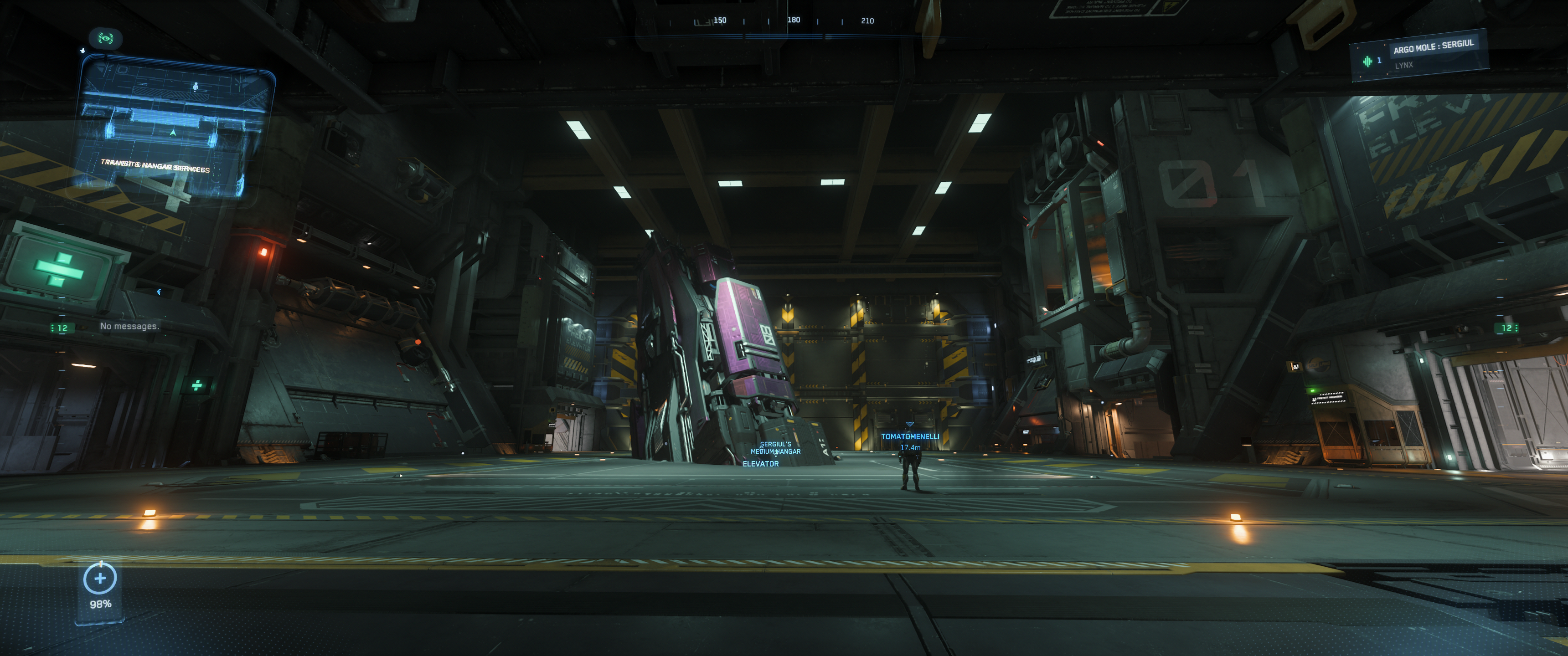Screen dimensions: 1568x656
Task: Select the TOMATOMENELLI player name marker
Action: pos(909,436)
